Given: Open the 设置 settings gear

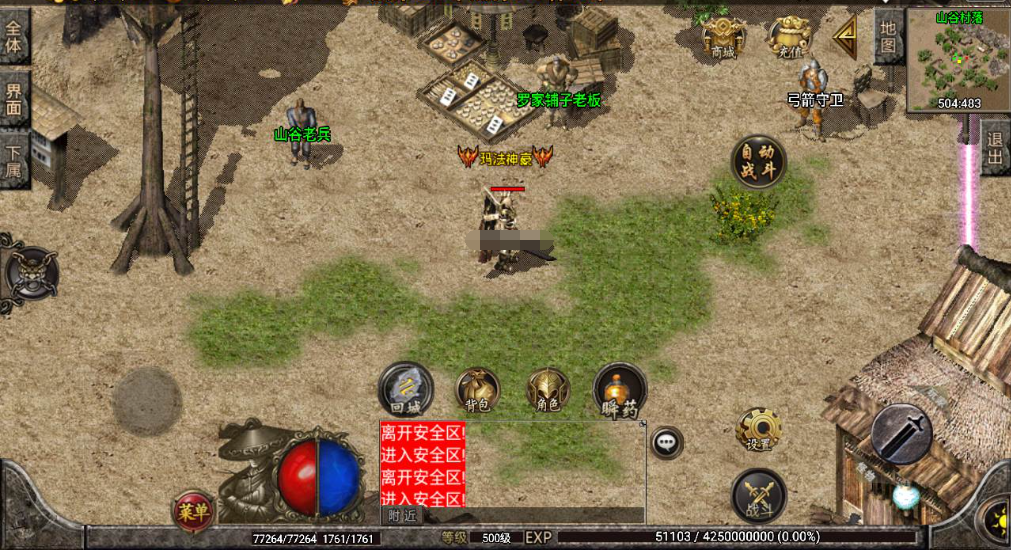Looking at the screenshot, I should pyautogui.click(x=757, y=430).
